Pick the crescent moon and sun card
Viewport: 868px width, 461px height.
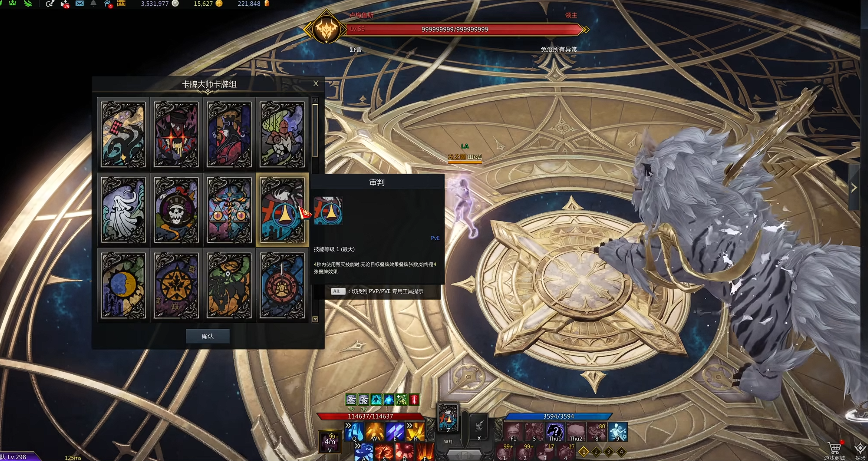pyautogui.click(x=123, y=283)
